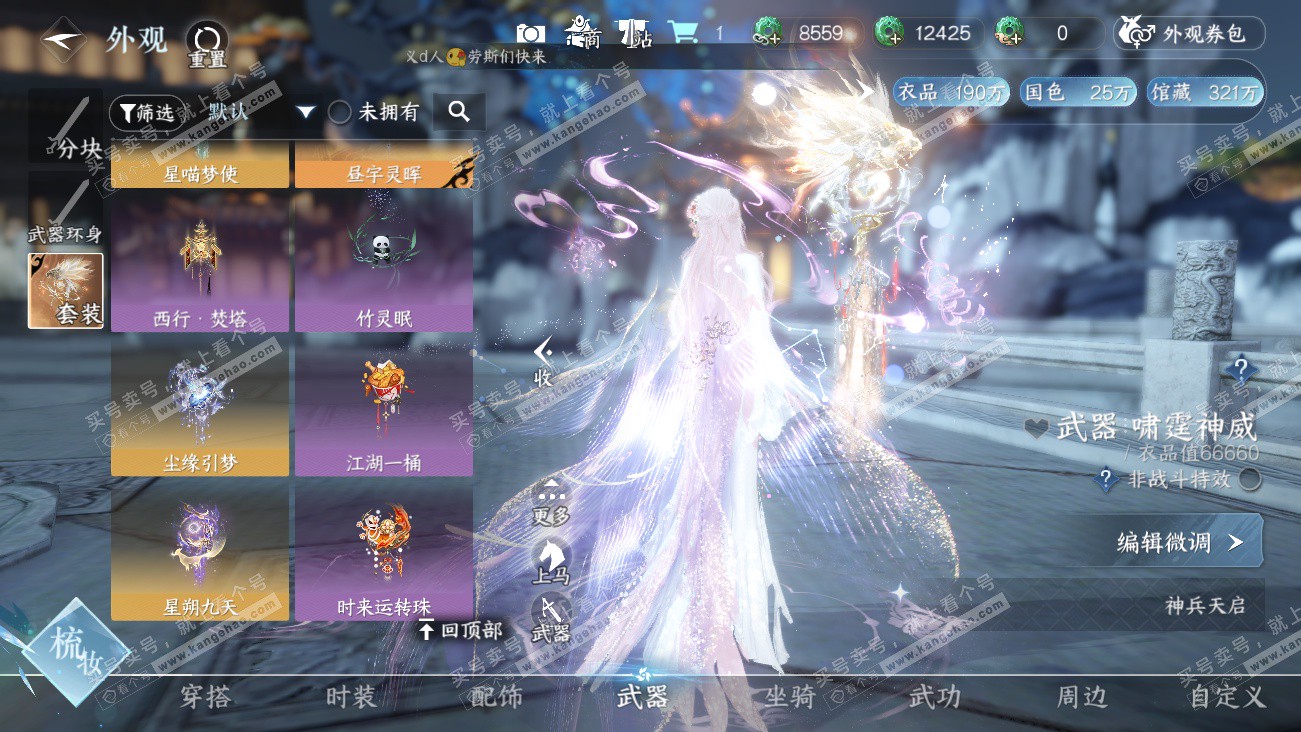1301x732 pixels.
Task: Click the 重置 reset button
Action: 207,46
